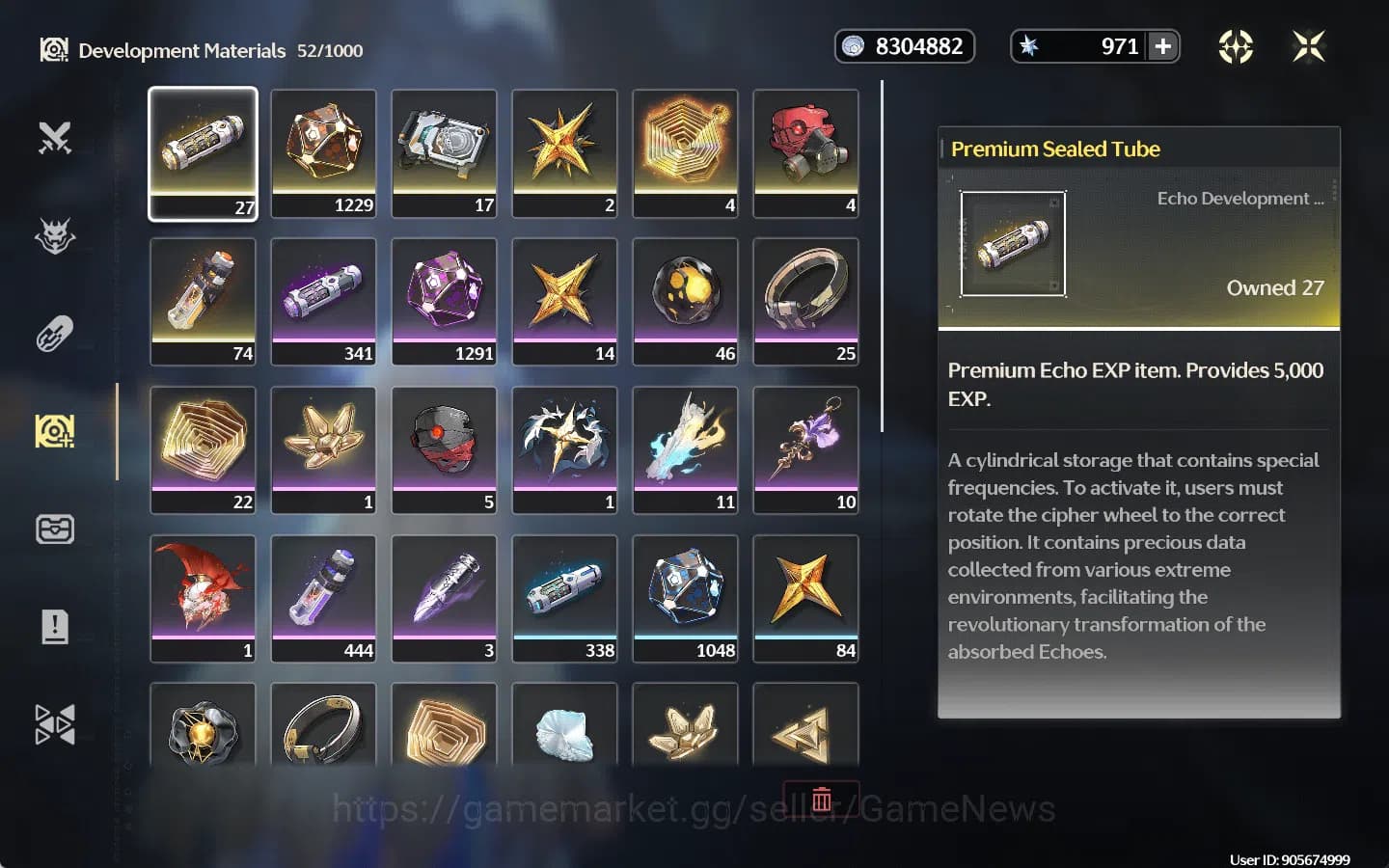Open the treasure chest storage sidebar icon
Viewport: 1389px width, 868px height.
[x=55, y=529]
